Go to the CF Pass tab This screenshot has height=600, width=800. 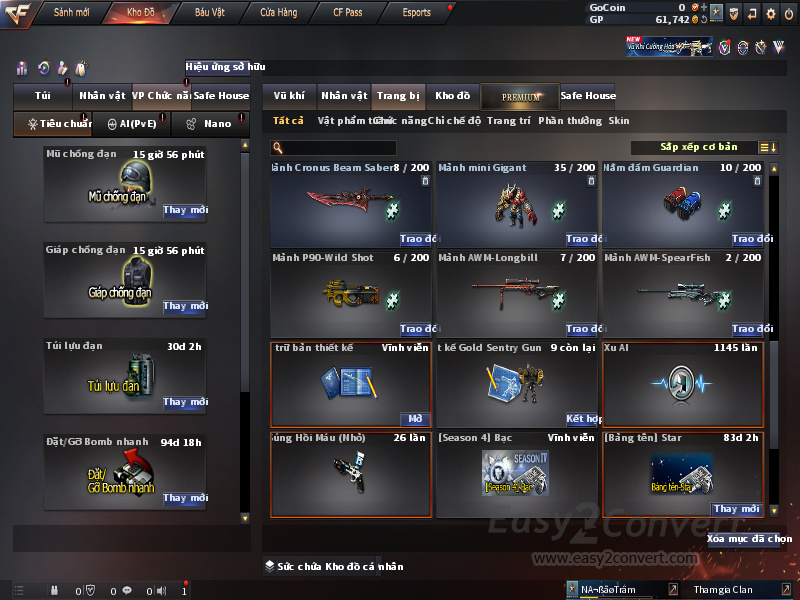point(348,13)
